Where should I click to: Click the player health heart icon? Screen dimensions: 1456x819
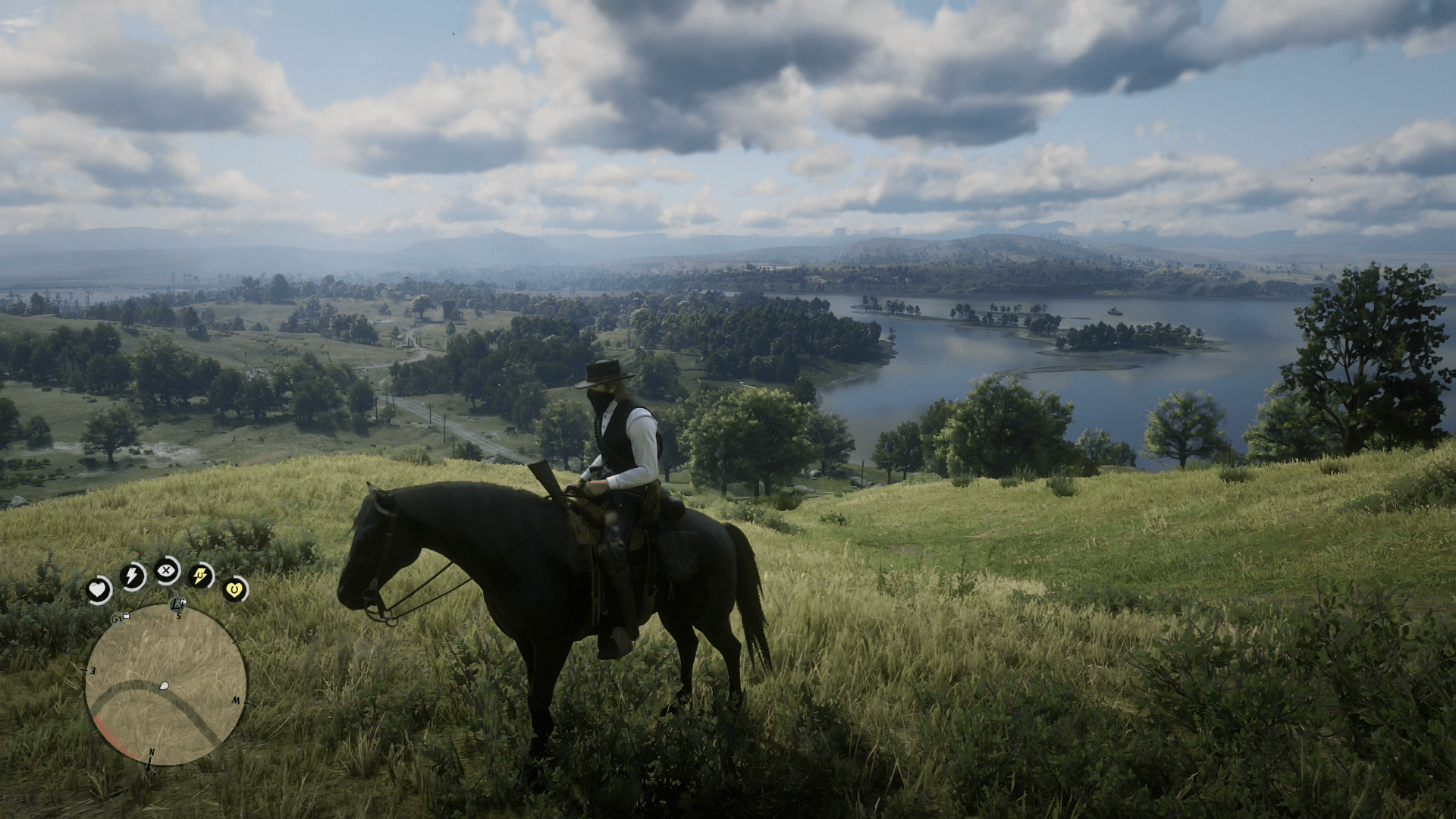click(99, 587)
